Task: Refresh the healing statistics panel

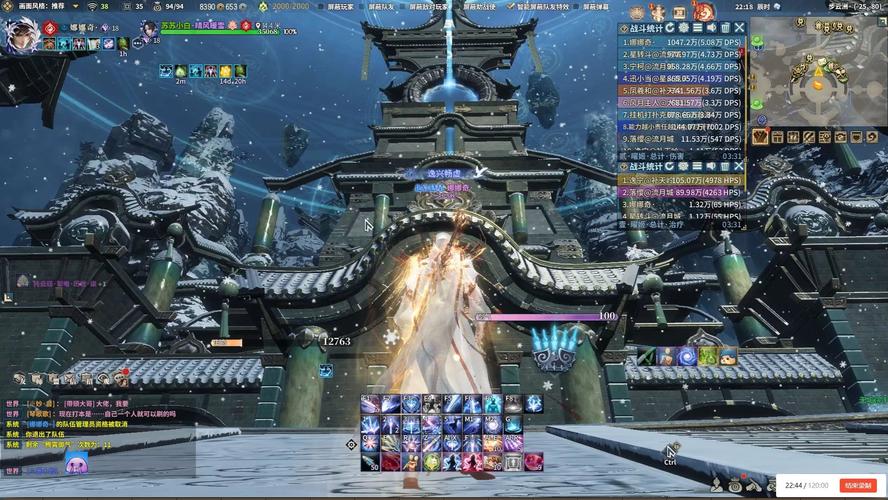Action: [x=670, y=167]
